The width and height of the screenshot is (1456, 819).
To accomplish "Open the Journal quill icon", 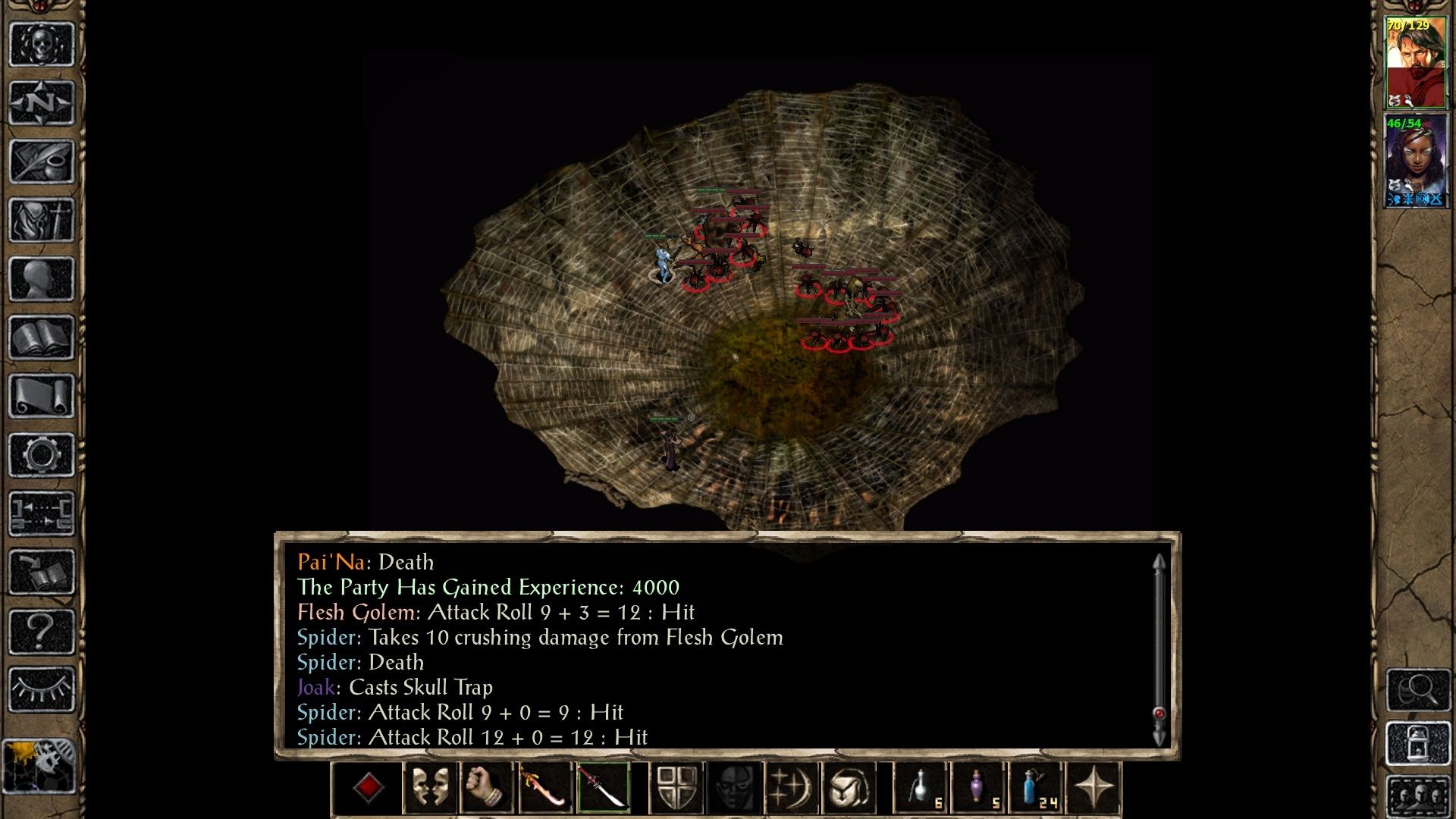I will (42, 161).
